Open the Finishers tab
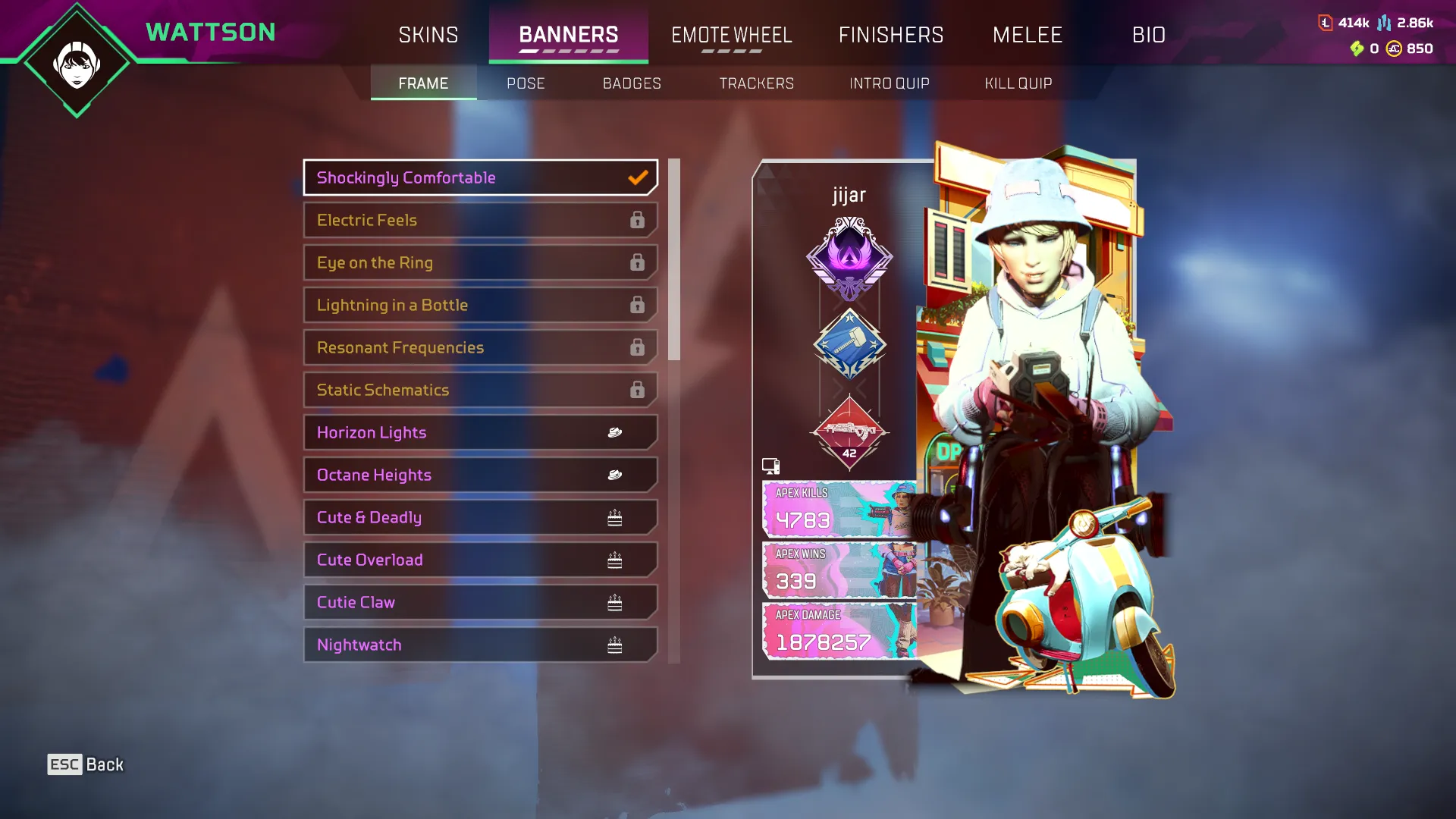1456x819 pixels. pos(891,35)
